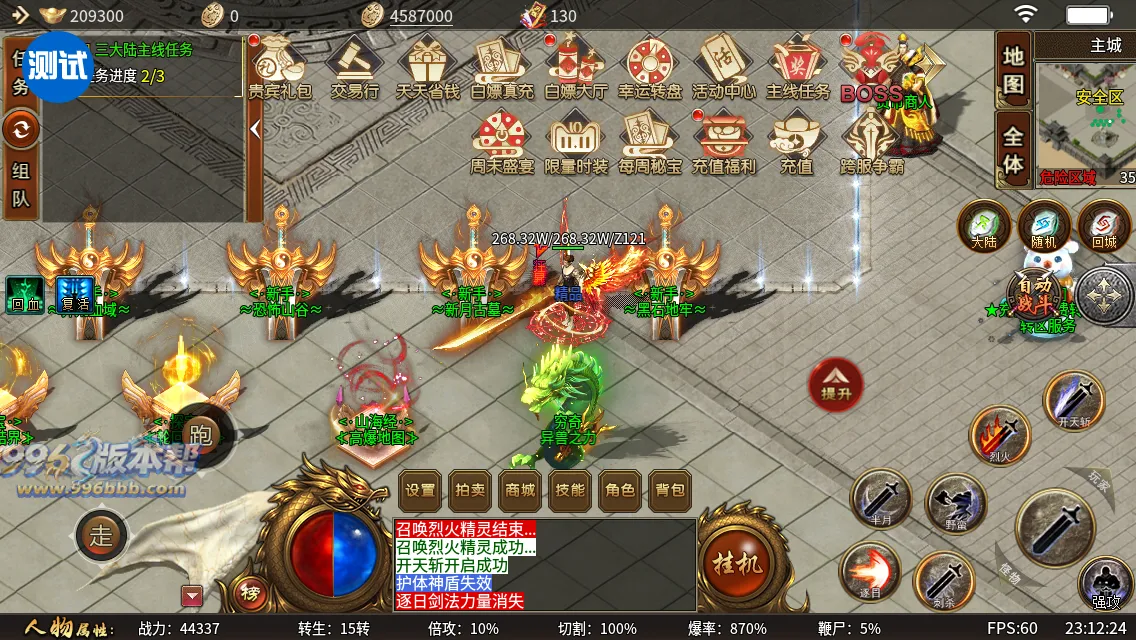Open the 地图 map tab

pyautogui.click(x=1013, y=71)
